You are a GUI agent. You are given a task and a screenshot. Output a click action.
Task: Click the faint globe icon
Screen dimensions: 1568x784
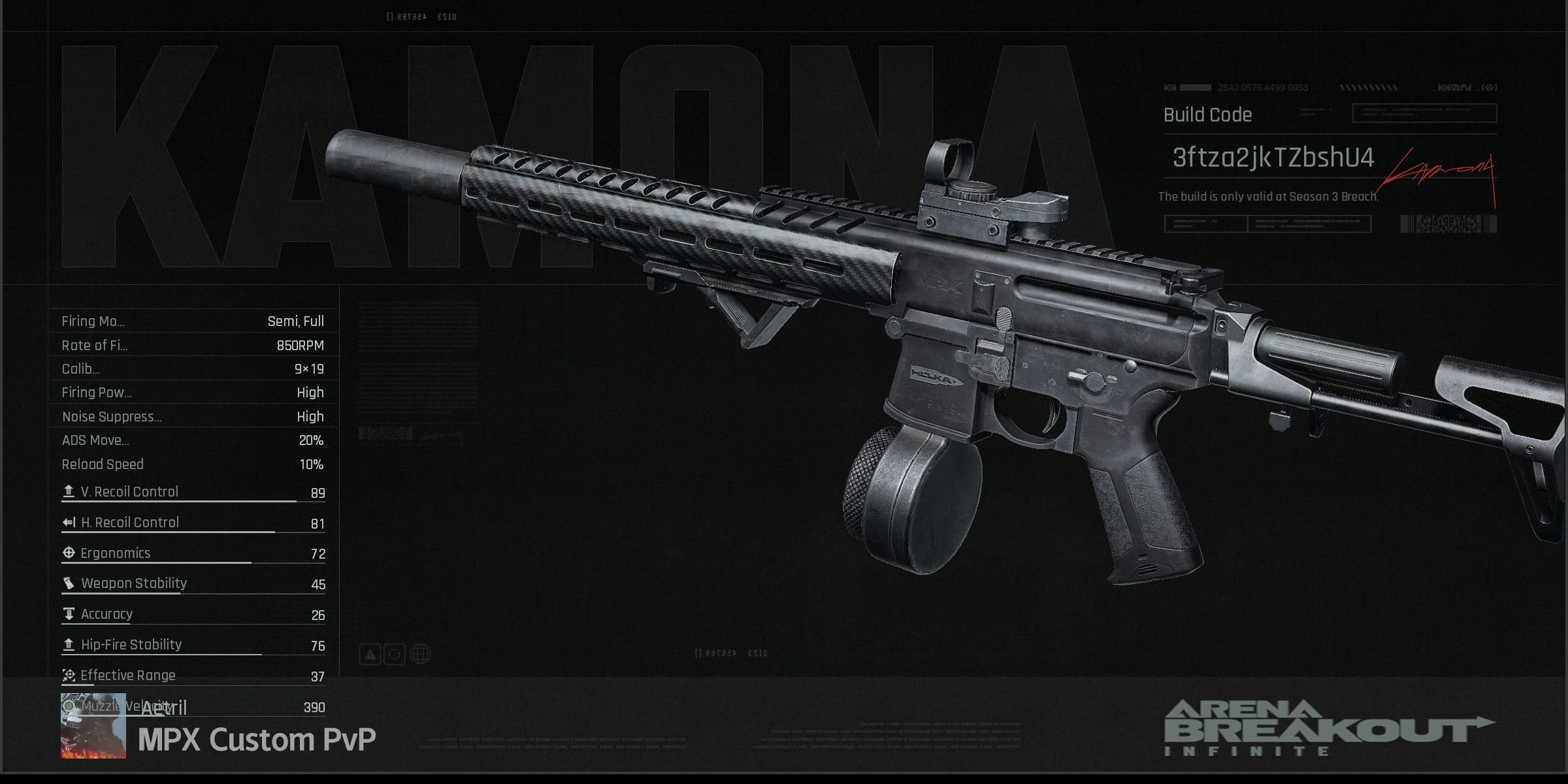(x=421, y=654)
